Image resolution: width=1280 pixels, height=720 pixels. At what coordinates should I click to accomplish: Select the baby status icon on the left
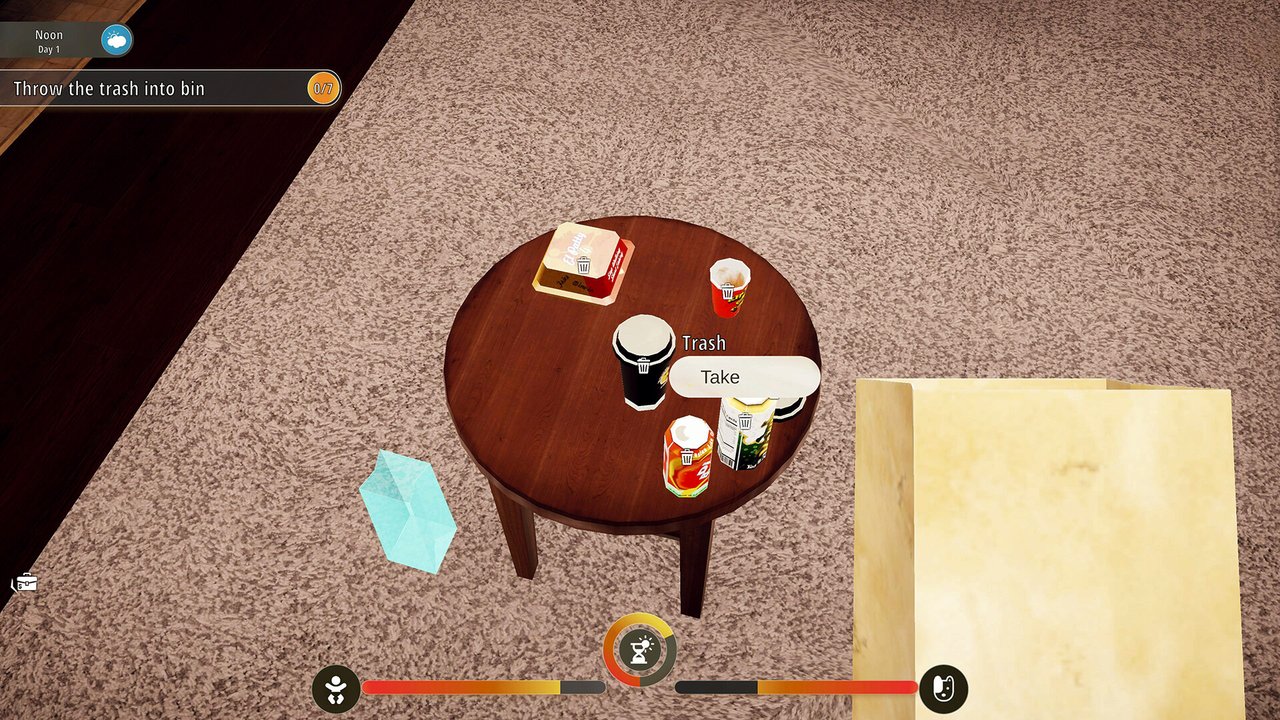(337, 687)
